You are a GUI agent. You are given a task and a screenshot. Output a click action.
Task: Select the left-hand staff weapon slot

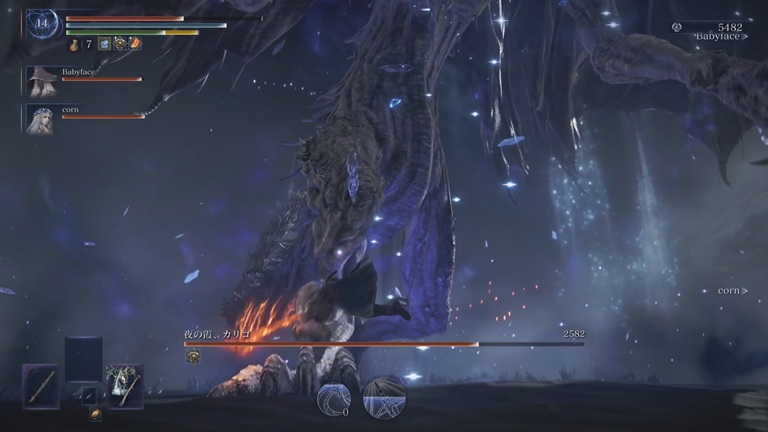click(x=41, y=386)
